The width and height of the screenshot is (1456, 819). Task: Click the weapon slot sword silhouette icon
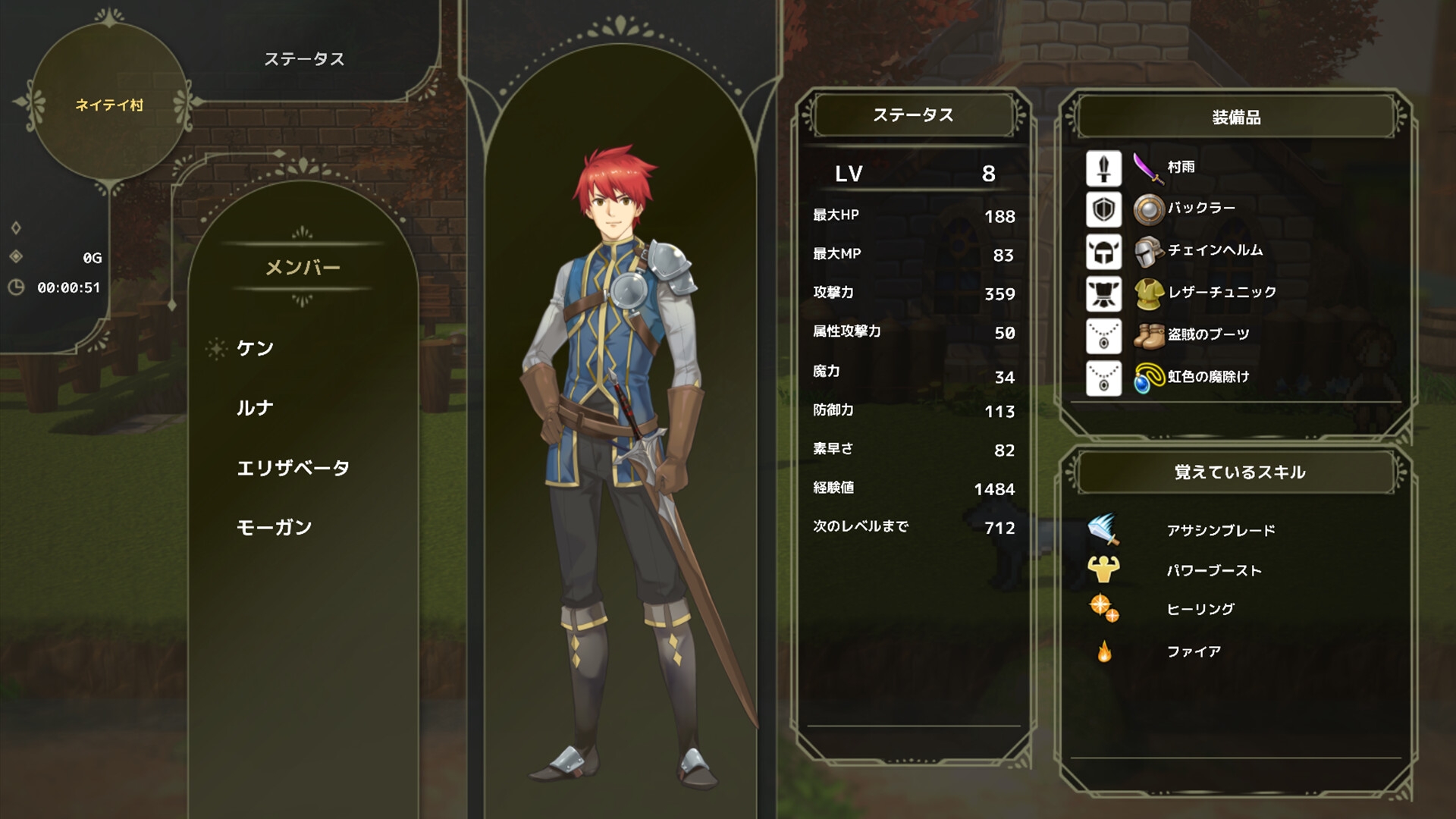pos(1103,168)
